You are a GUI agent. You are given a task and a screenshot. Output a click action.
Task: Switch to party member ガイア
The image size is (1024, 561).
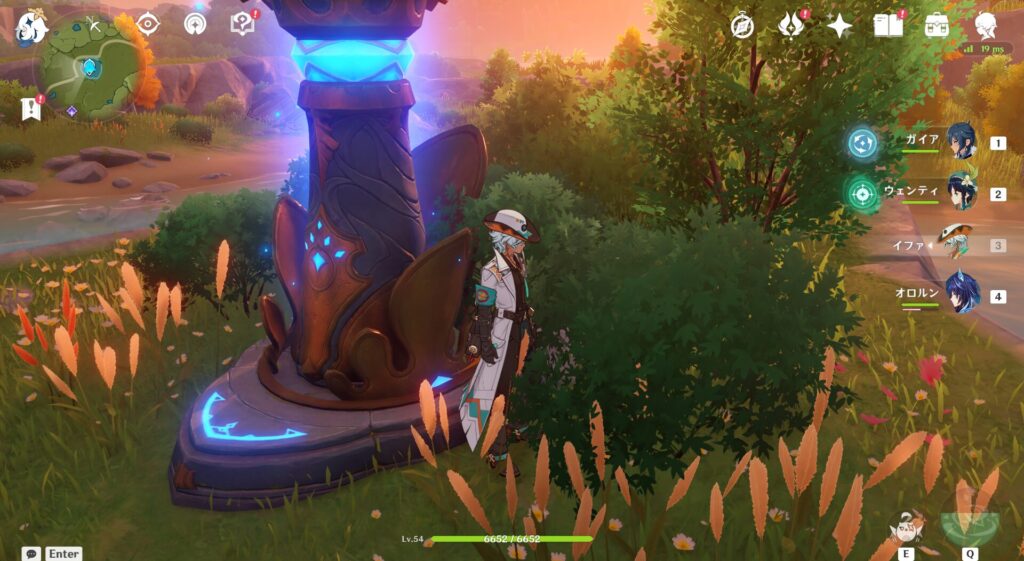click(962, 142)
